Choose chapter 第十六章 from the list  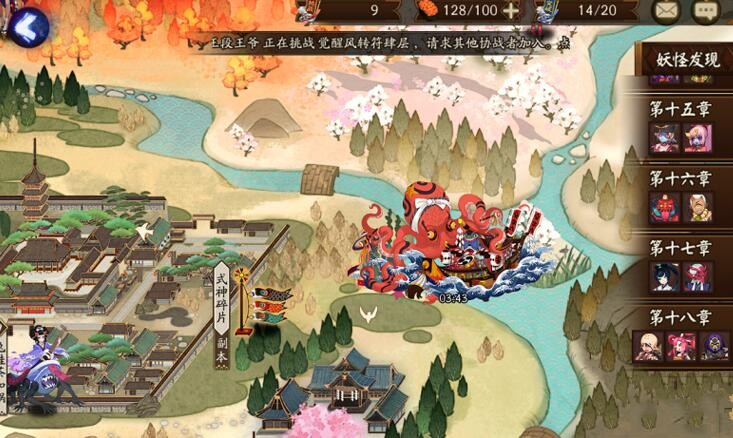[x=680, y=195]
